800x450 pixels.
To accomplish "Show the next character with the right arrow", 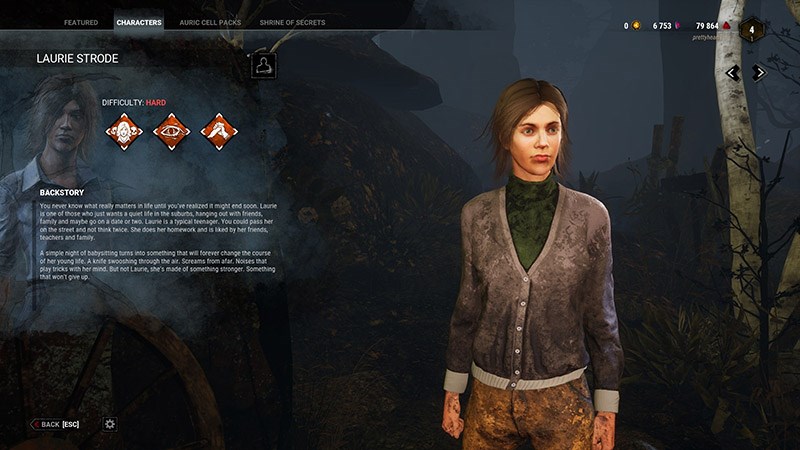I will [759, 72].
